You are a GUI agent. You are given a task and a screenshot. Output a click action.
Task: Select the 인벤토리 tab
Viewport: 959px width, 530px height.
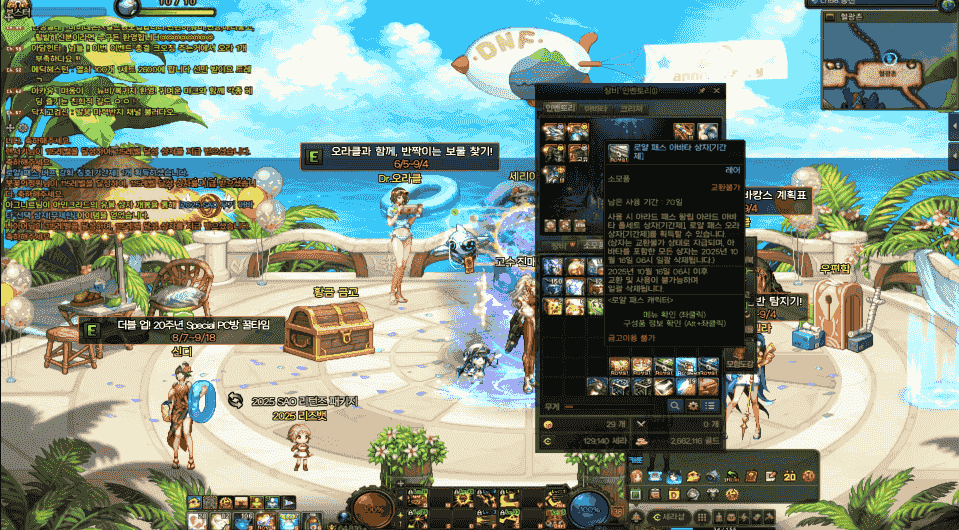558,108
